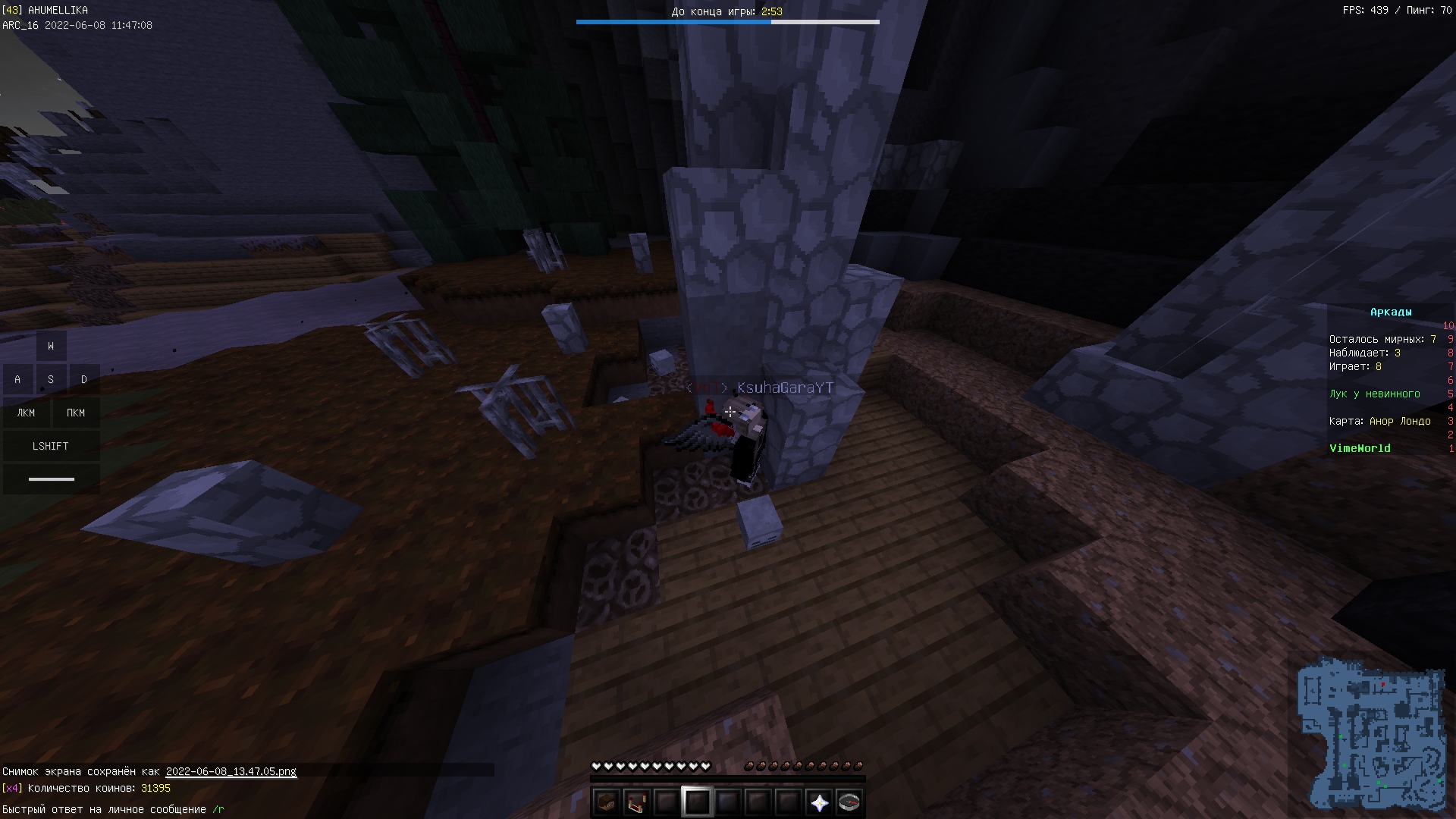Viewport: 1456px width, 819px height.
Task: Choose the nether star hotbar slot
Action: pyautogui.click(x=819, y=802)
